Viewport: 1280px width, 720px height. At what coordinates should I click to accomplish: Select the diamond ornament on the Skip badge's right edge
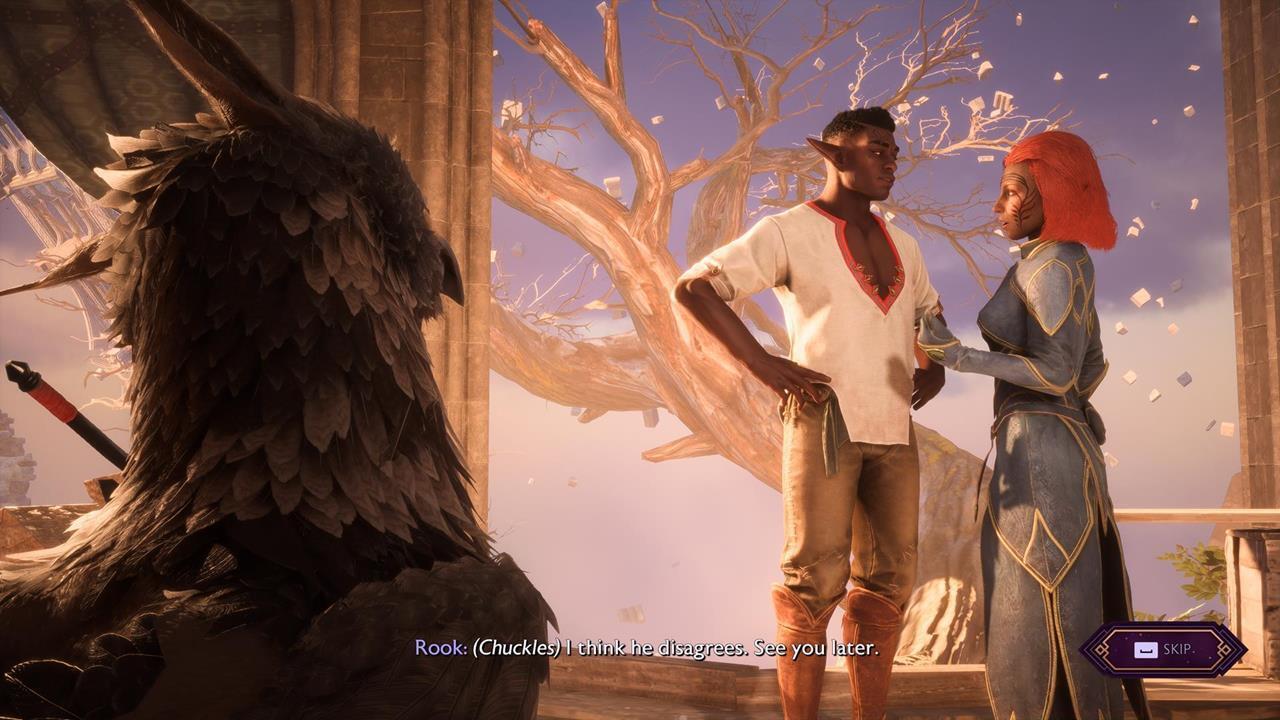(1223, 648)
